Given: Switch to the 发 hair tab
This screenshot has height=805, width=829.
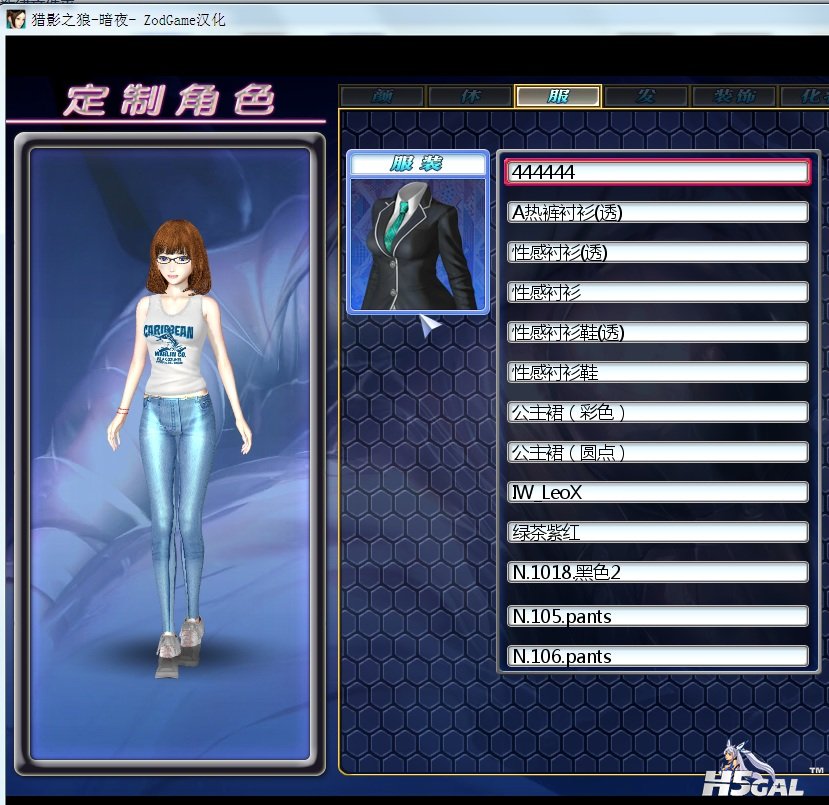Looking at the screenshot, I should click(x=646, y=96).
